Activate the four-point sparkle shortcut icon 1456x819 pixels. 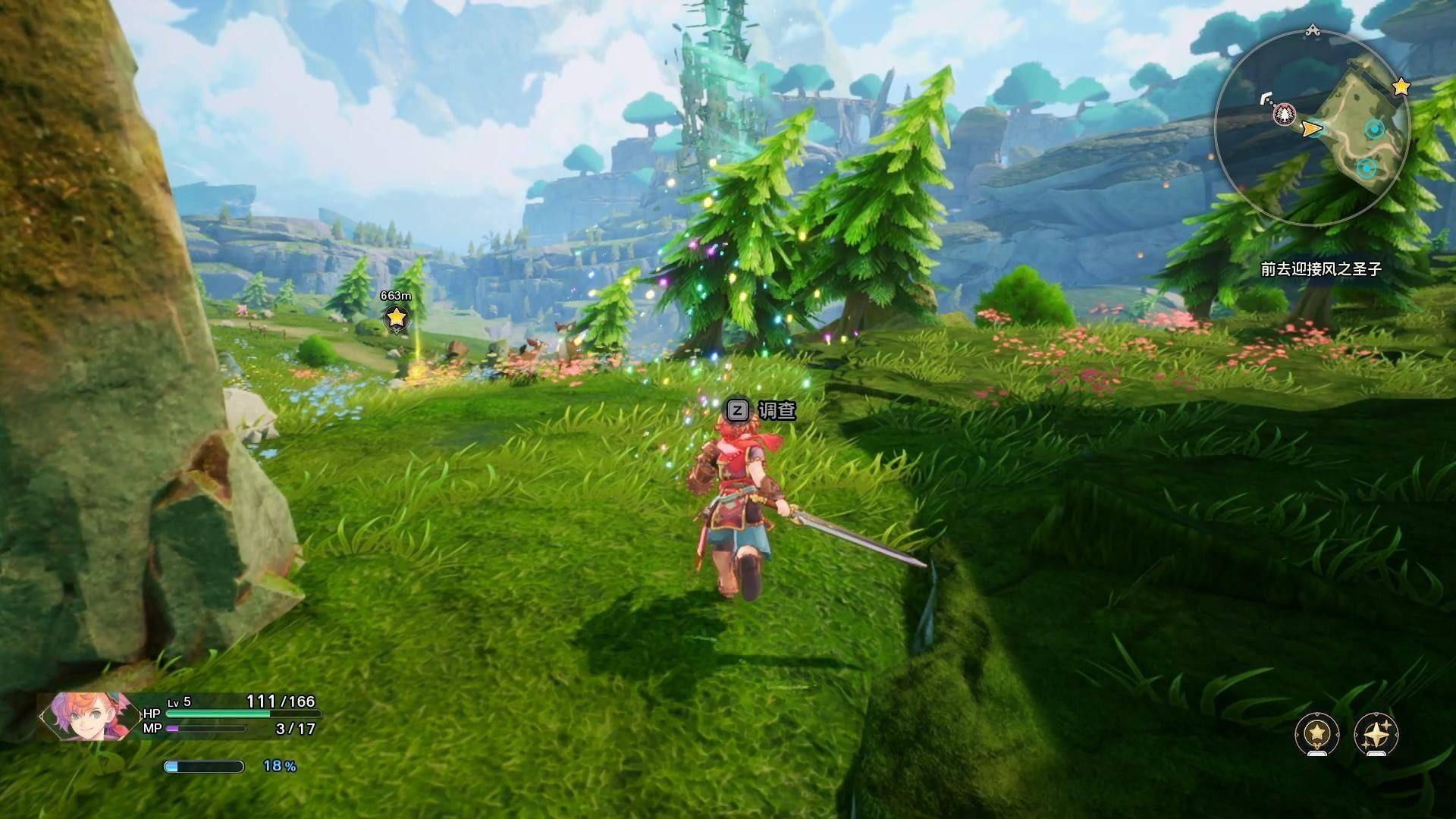[1376, 733]
